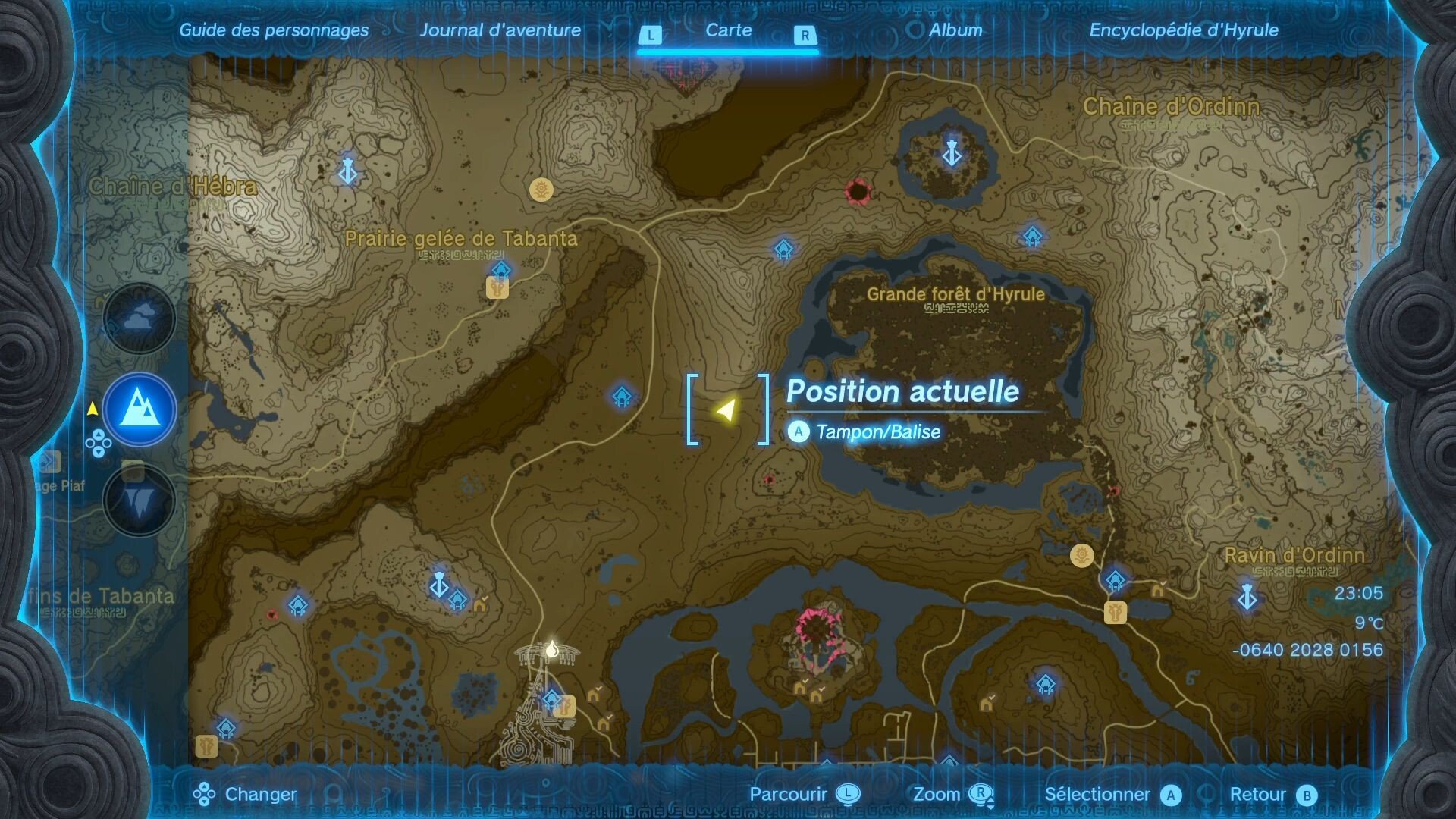This screenshot has height=819, width=1456.
Task: Switch to the Album tab
Action: click(x=955, y=31)
